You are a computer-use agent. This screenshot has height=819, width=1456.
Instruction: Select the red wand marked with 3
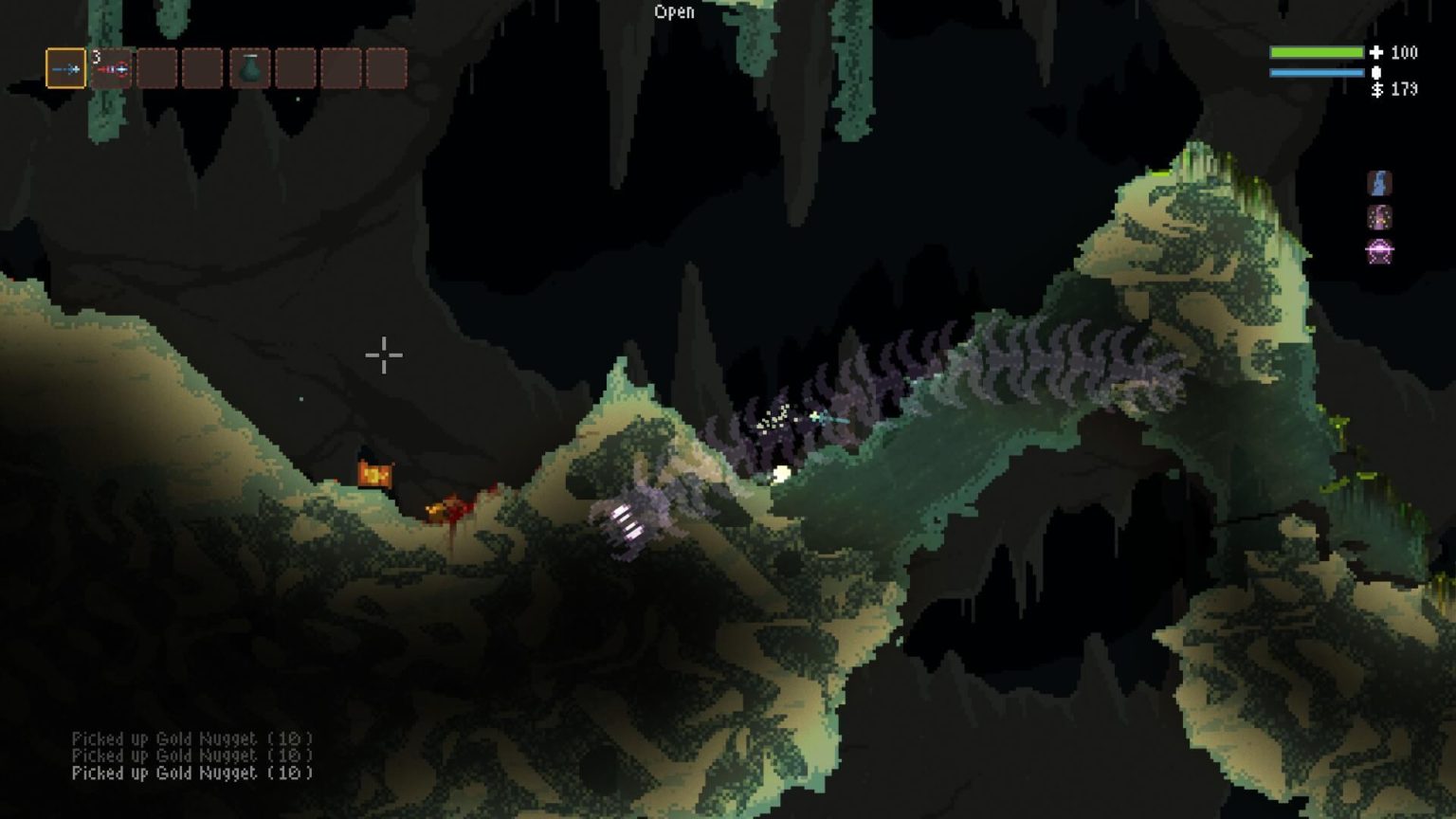coord(112,68)
